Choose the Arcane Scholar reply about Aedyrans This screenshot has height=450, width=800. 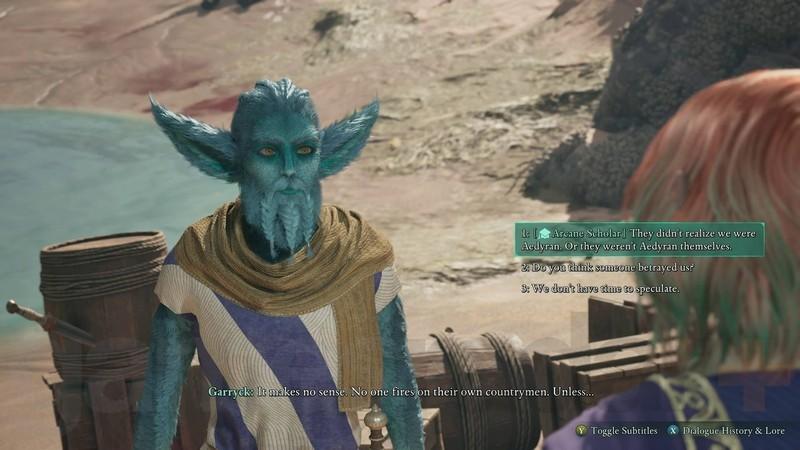[x=640, y=239]
